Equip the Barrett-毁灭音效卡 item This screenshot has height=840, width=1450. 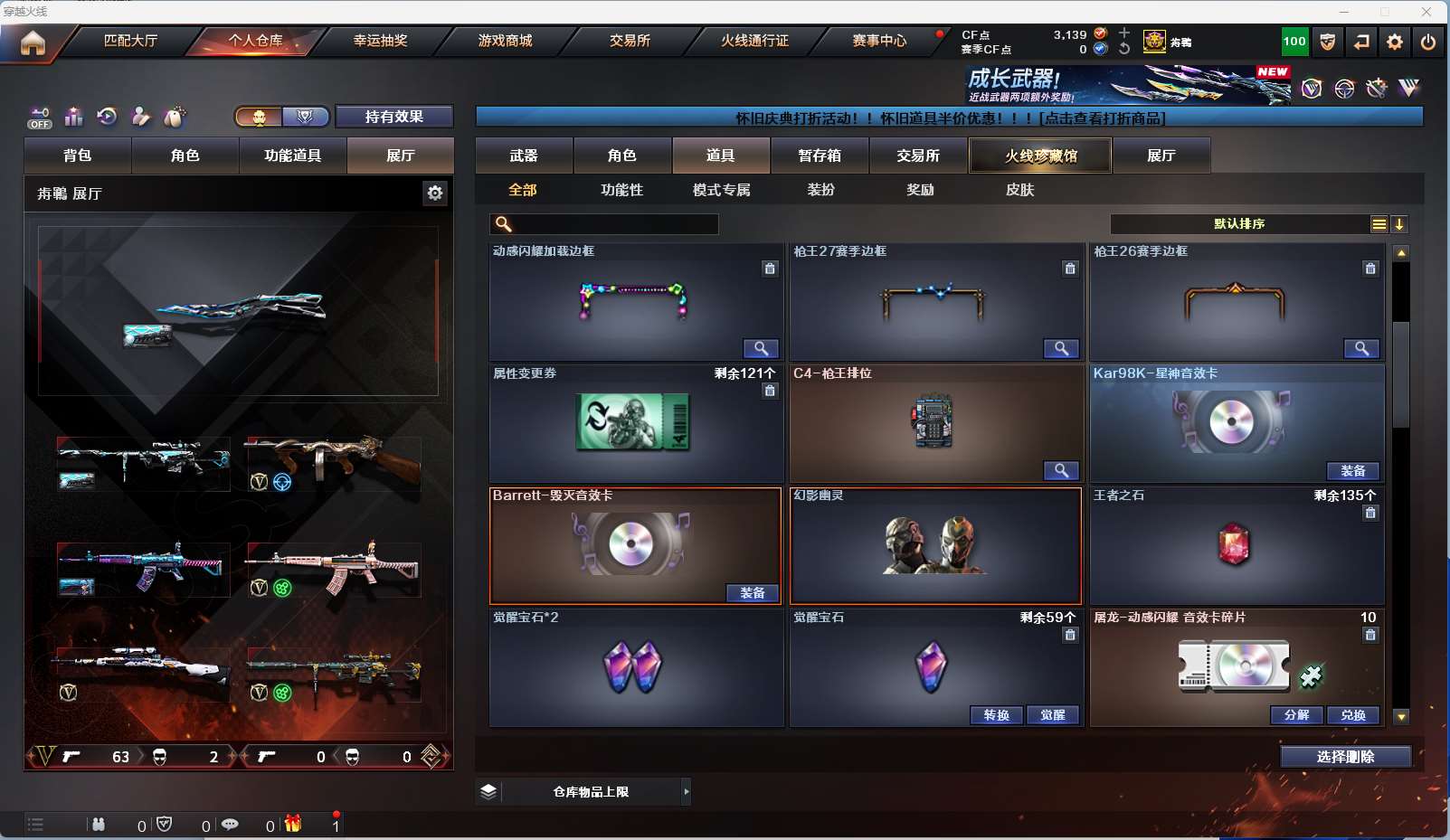pyautogui.click(x=752, y=593)
